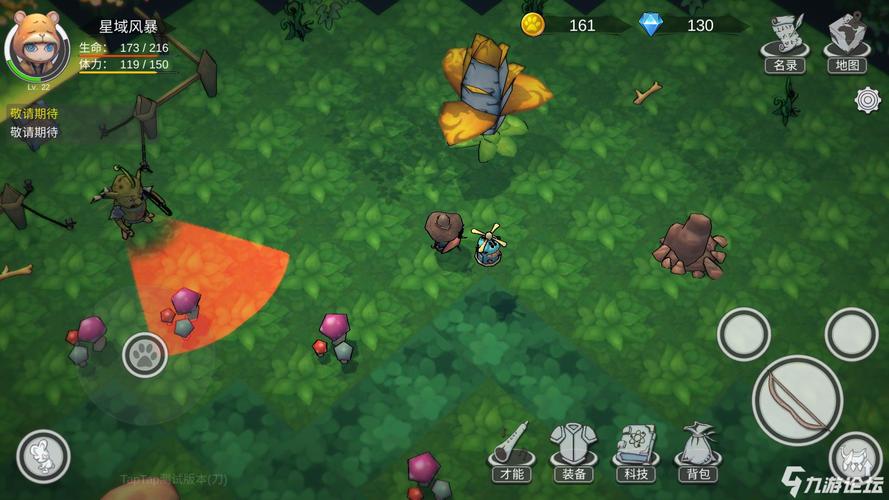This screenshot has width=889, height=500.
Task: Tap the mouse pet round button
Action: tap(43, 456)
